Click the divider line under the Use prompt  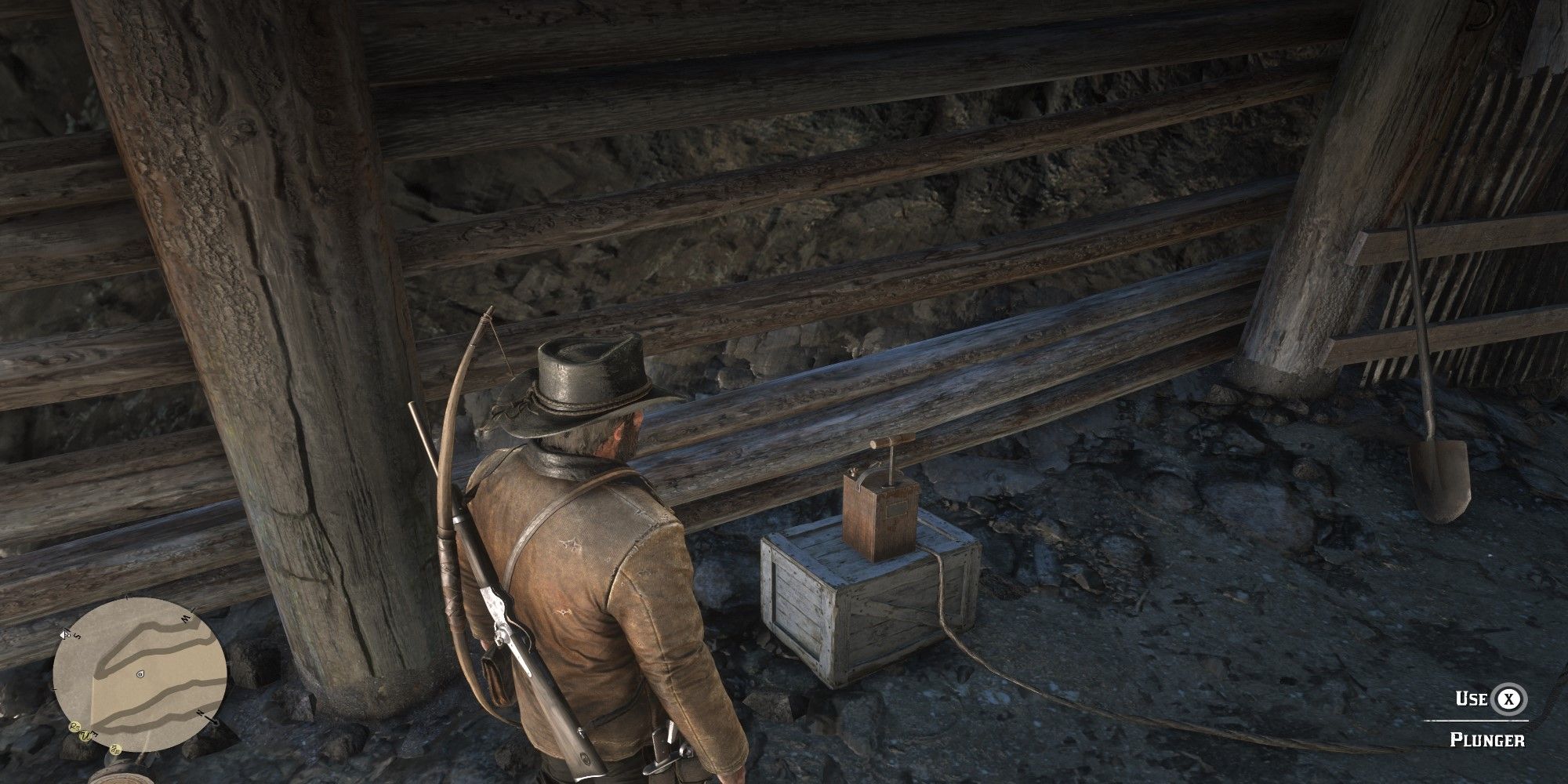coord(1474,720)
